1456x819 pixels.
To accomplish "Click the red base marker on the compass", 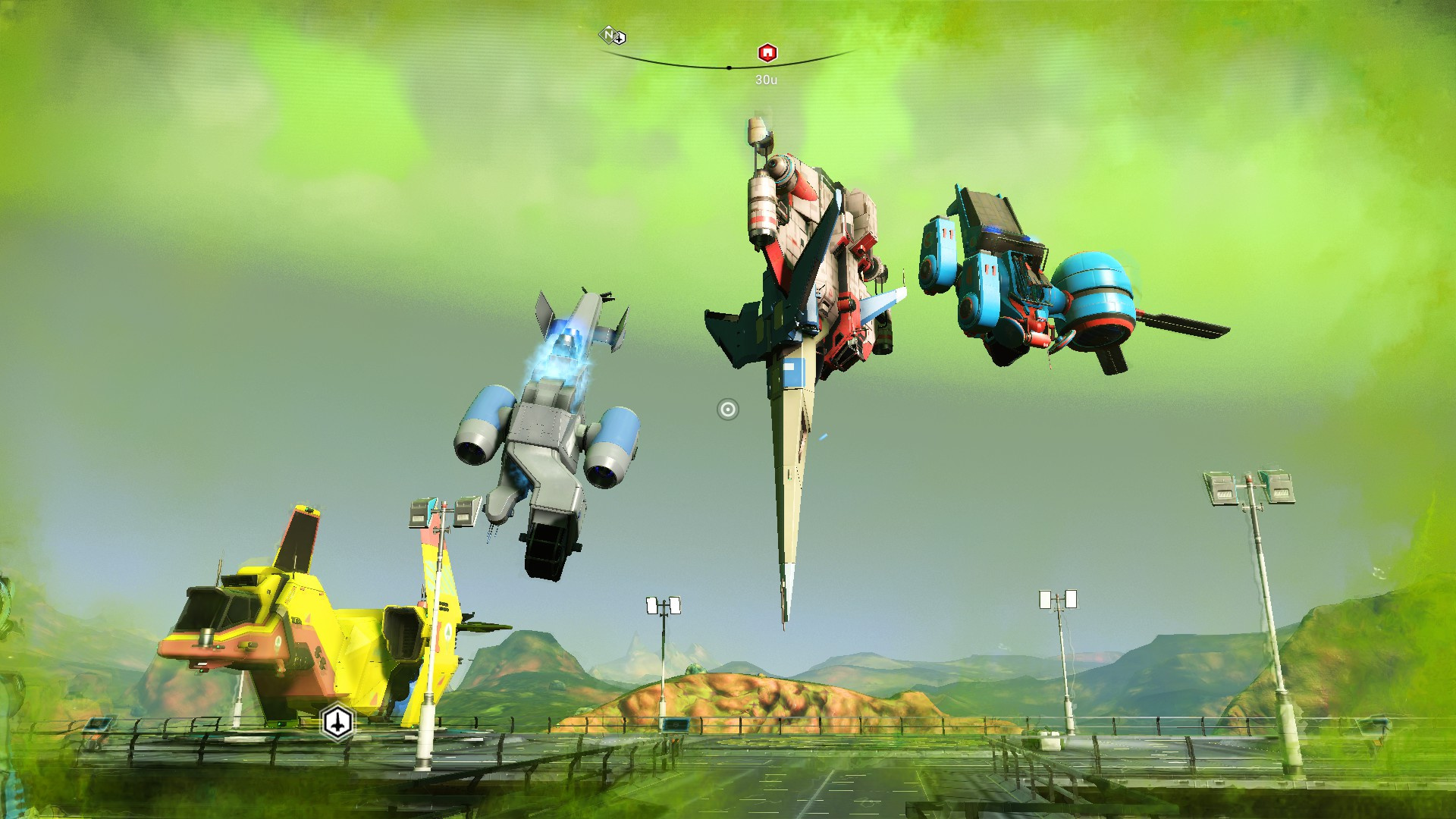I will (x=767, y=53).
